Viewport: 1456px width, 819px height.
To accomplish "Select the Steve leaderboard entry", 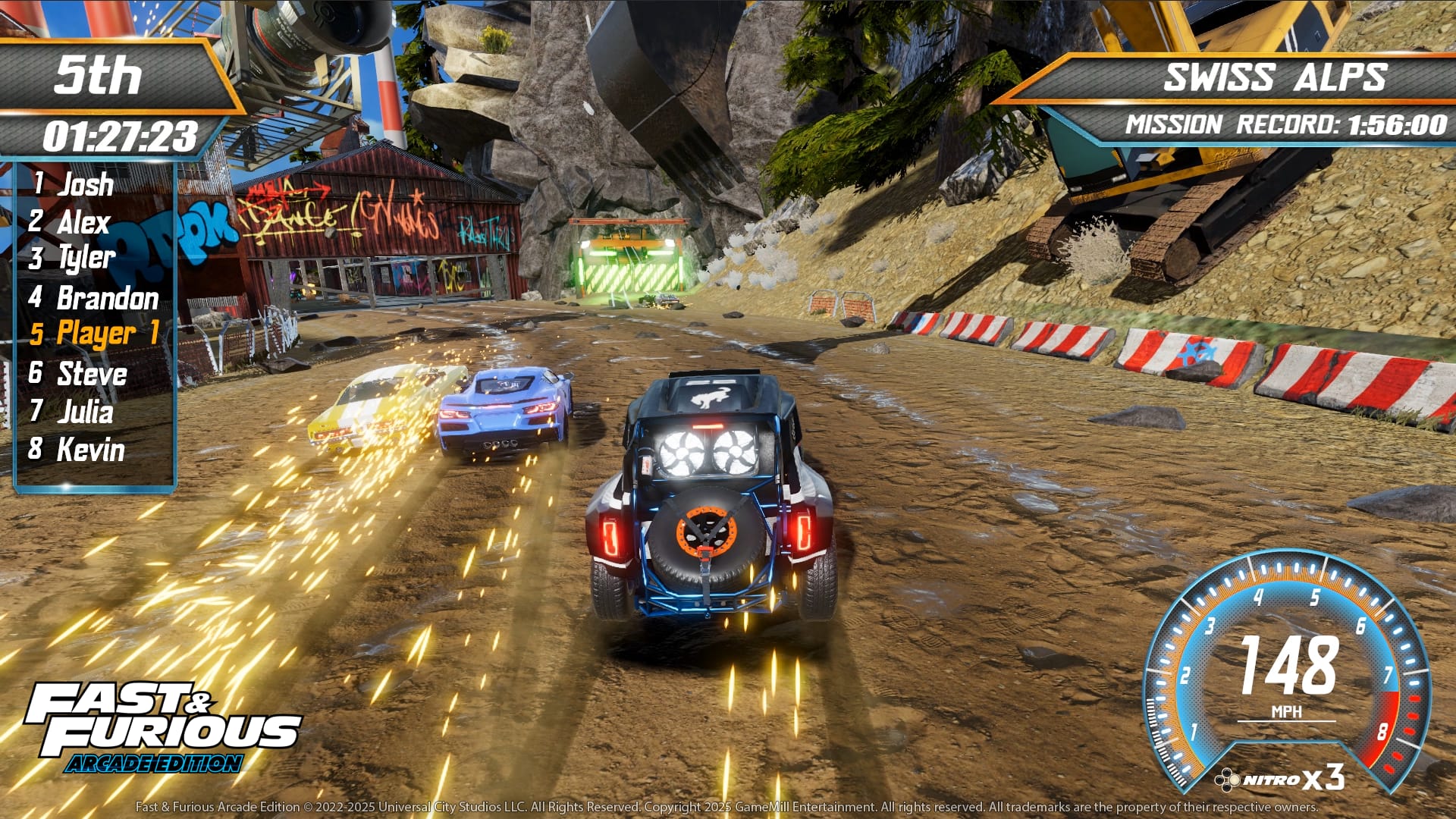I will [x=80, y=374].
